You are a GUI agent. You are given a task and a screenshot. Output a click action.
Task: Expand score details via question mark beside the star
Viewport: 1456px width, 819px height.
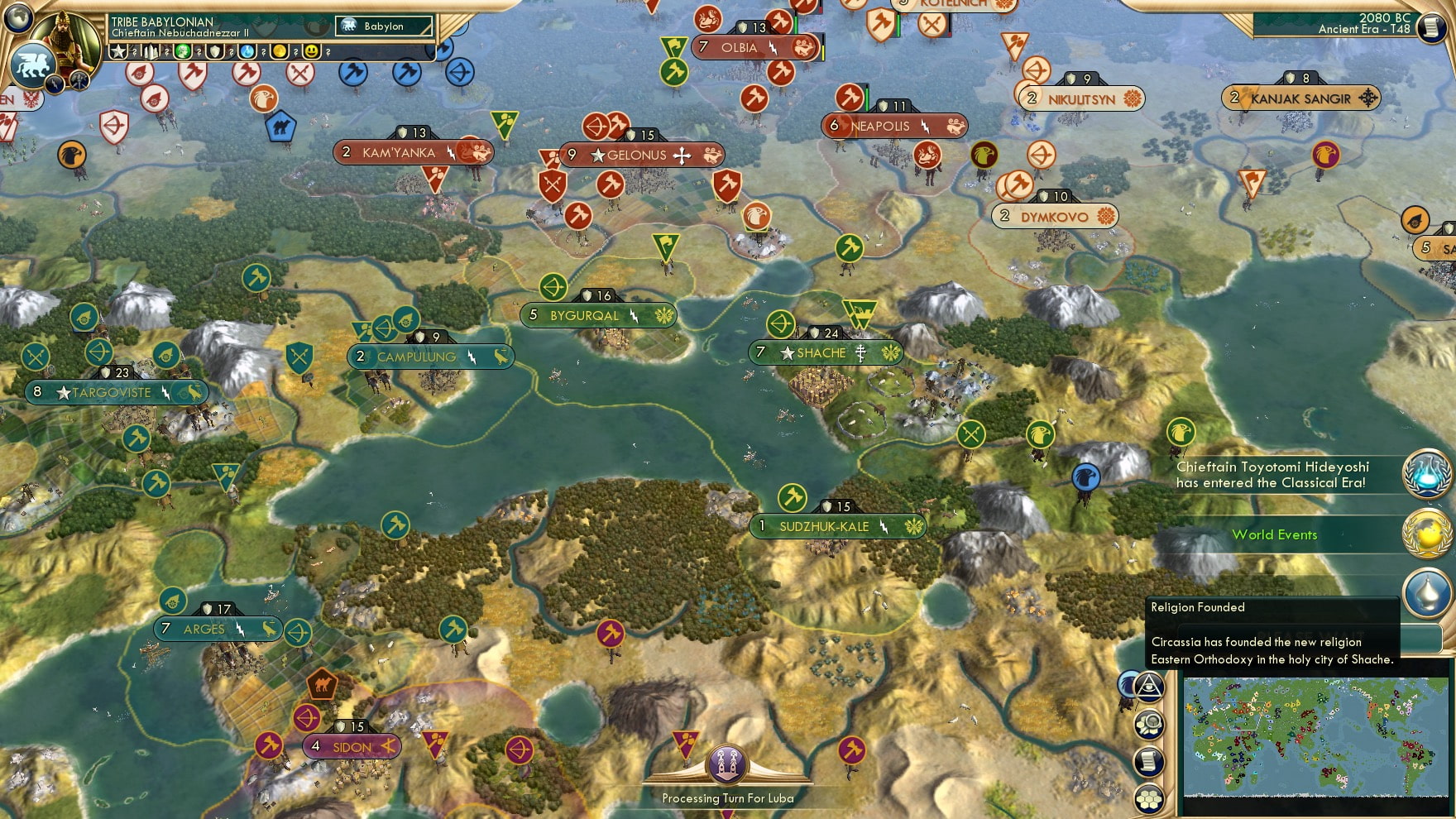coord(134,52)
